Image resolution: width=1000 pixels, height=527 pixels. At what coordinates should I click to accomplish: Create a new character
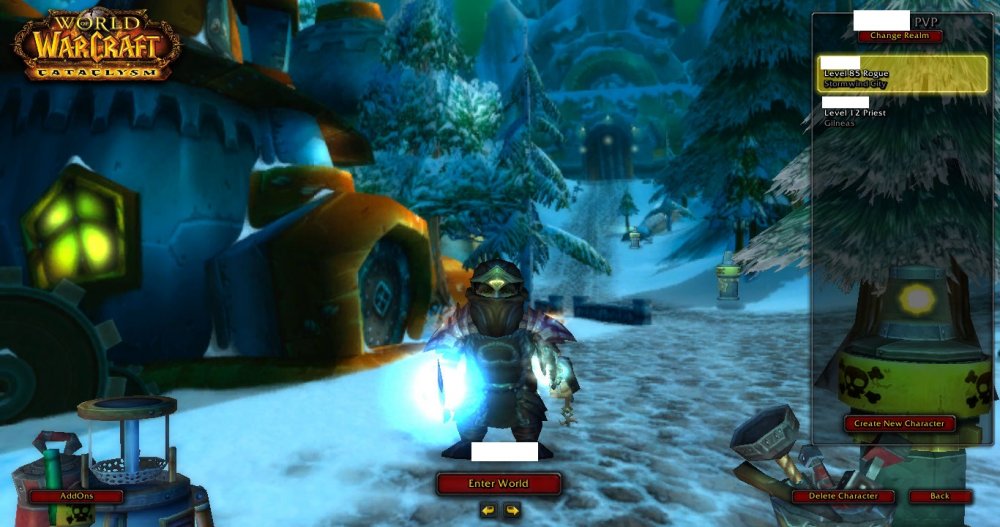pyautogui.click(x=899, y=423)
